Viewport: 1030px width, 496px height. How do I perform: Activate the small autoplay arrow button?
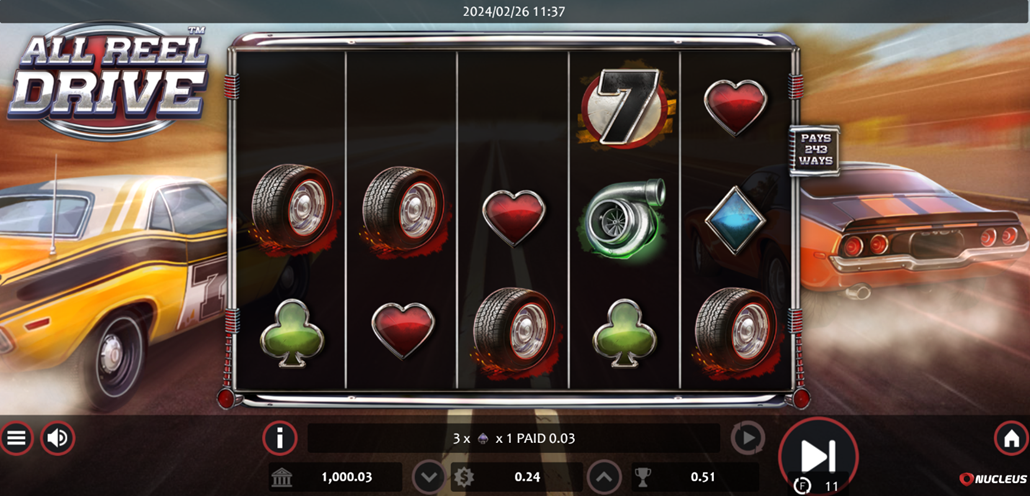(x=747, y=438)
